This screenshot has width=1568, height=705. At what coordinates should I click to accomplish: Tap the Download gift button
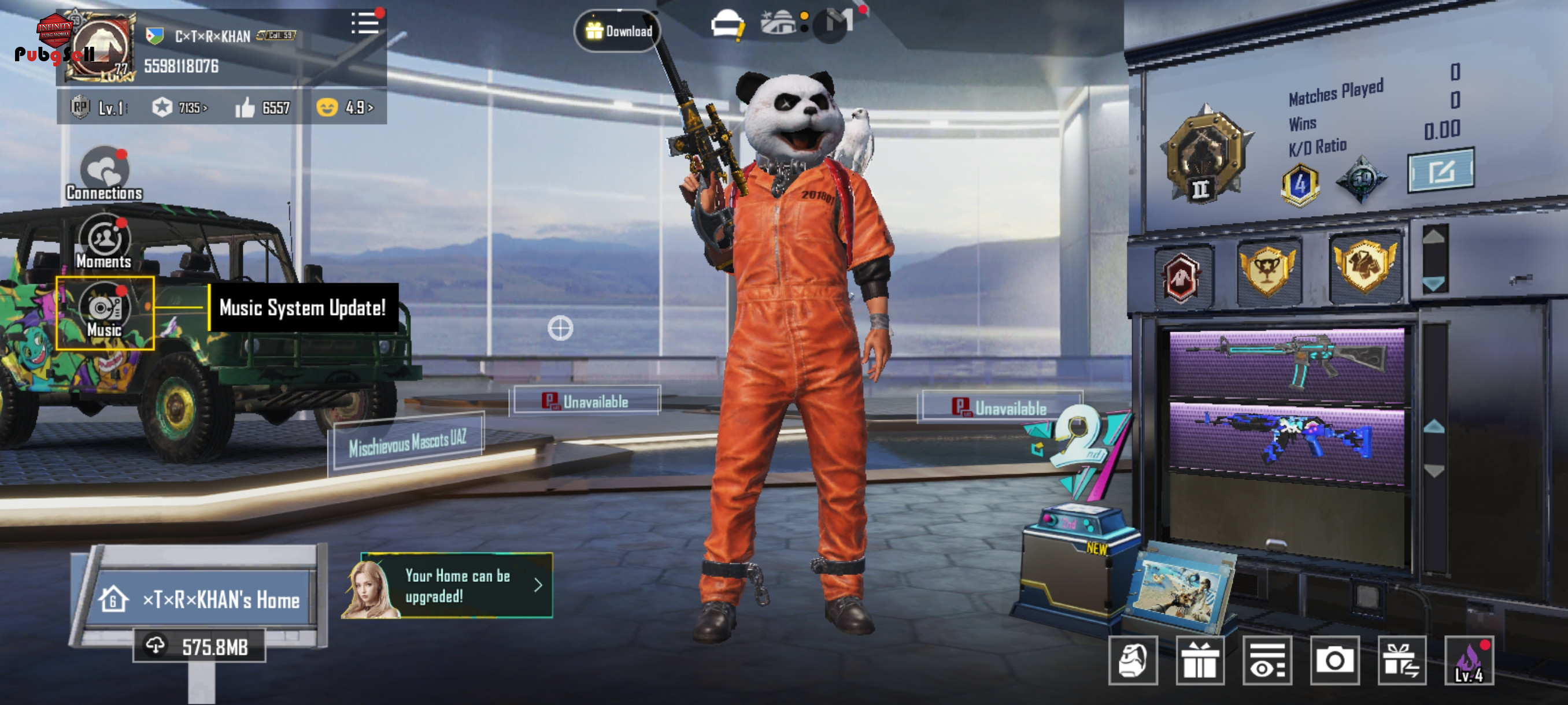(619, 31)
